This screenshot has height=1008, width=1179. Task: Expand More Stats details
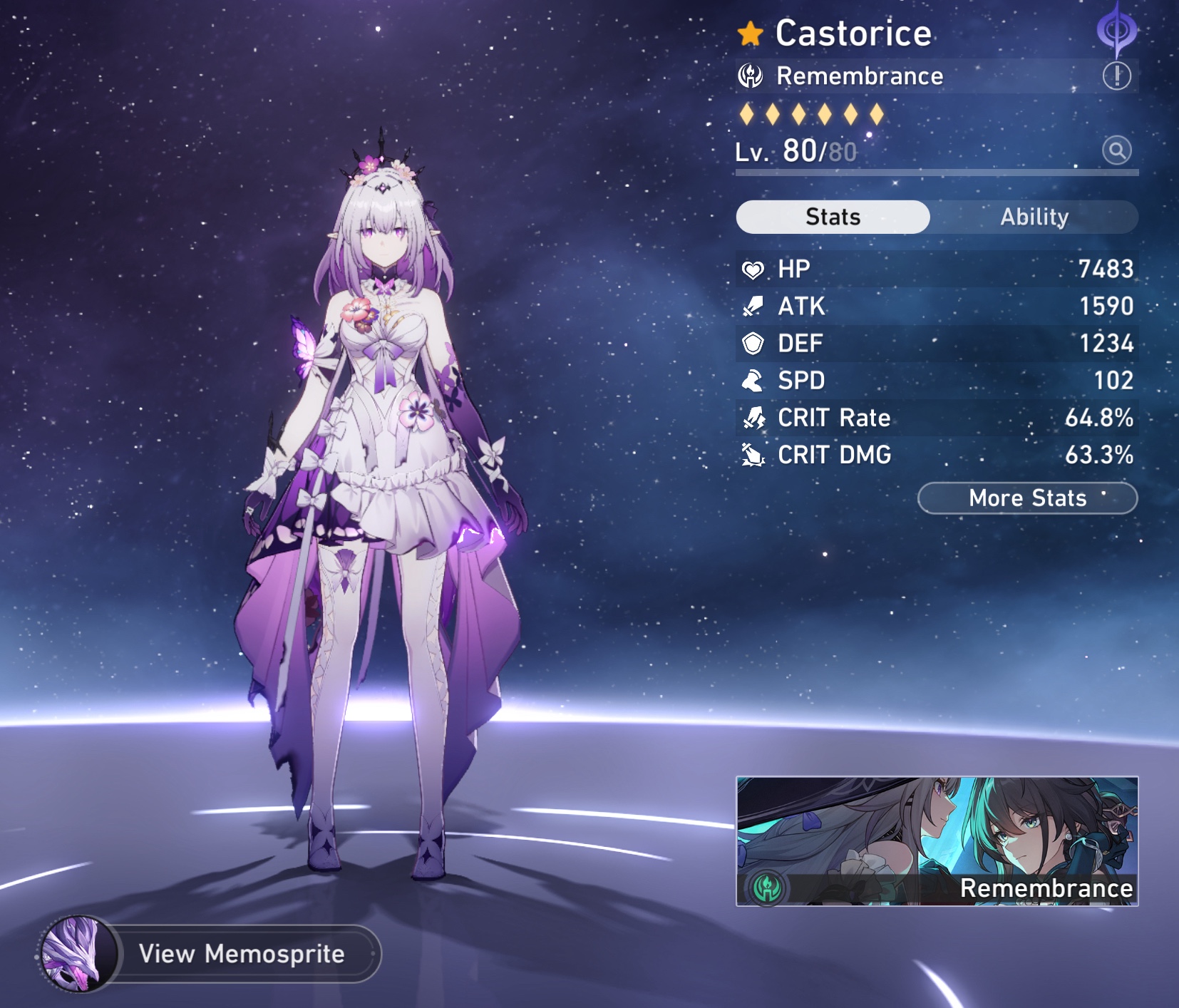[1027, 498]
